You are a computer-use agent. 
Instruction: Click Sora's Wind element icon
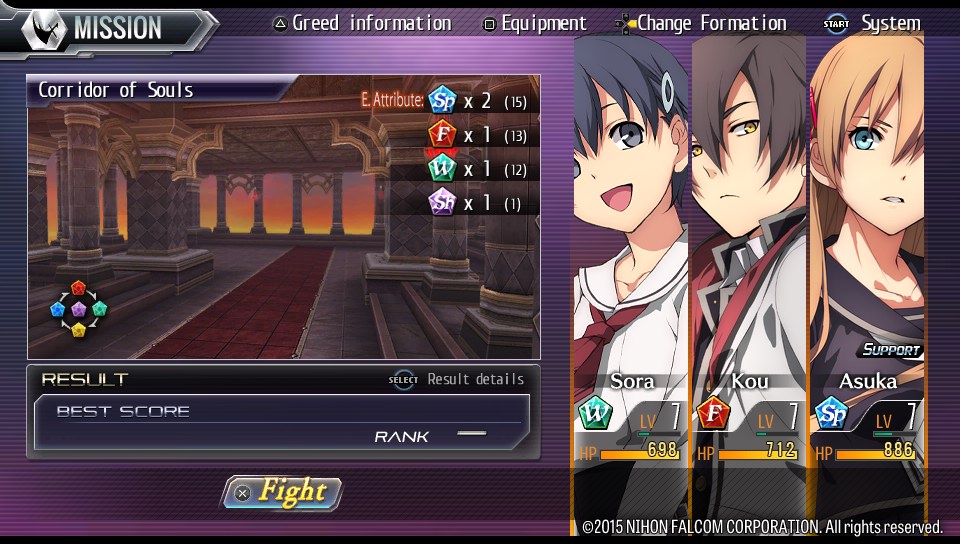[x=594, y=413]
